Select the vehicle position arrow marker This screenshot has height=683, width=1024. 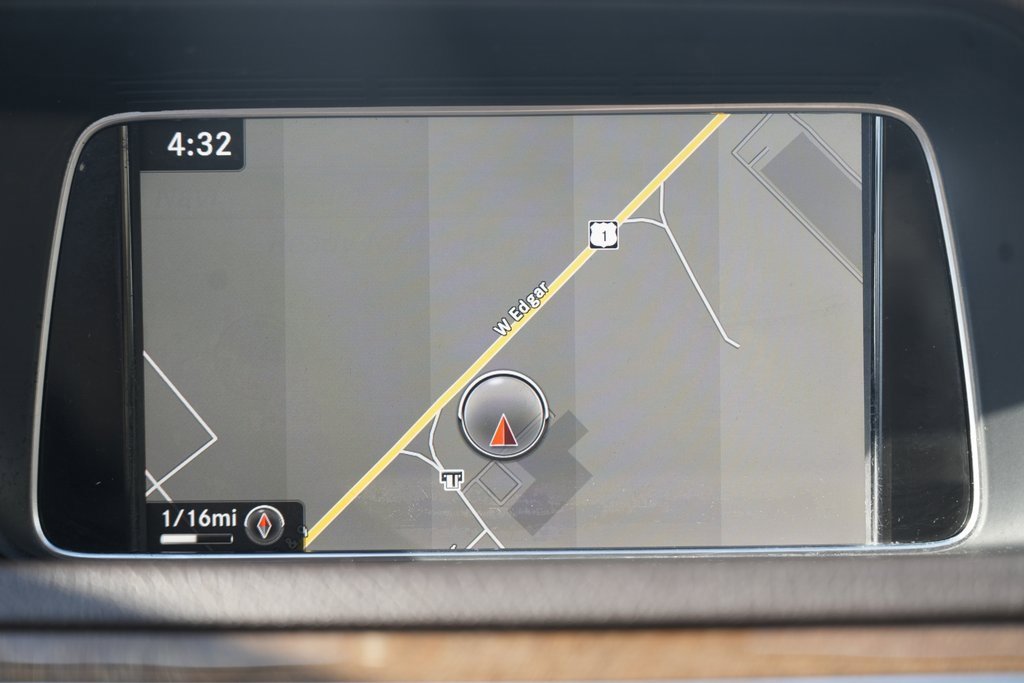tap(503, 415)
